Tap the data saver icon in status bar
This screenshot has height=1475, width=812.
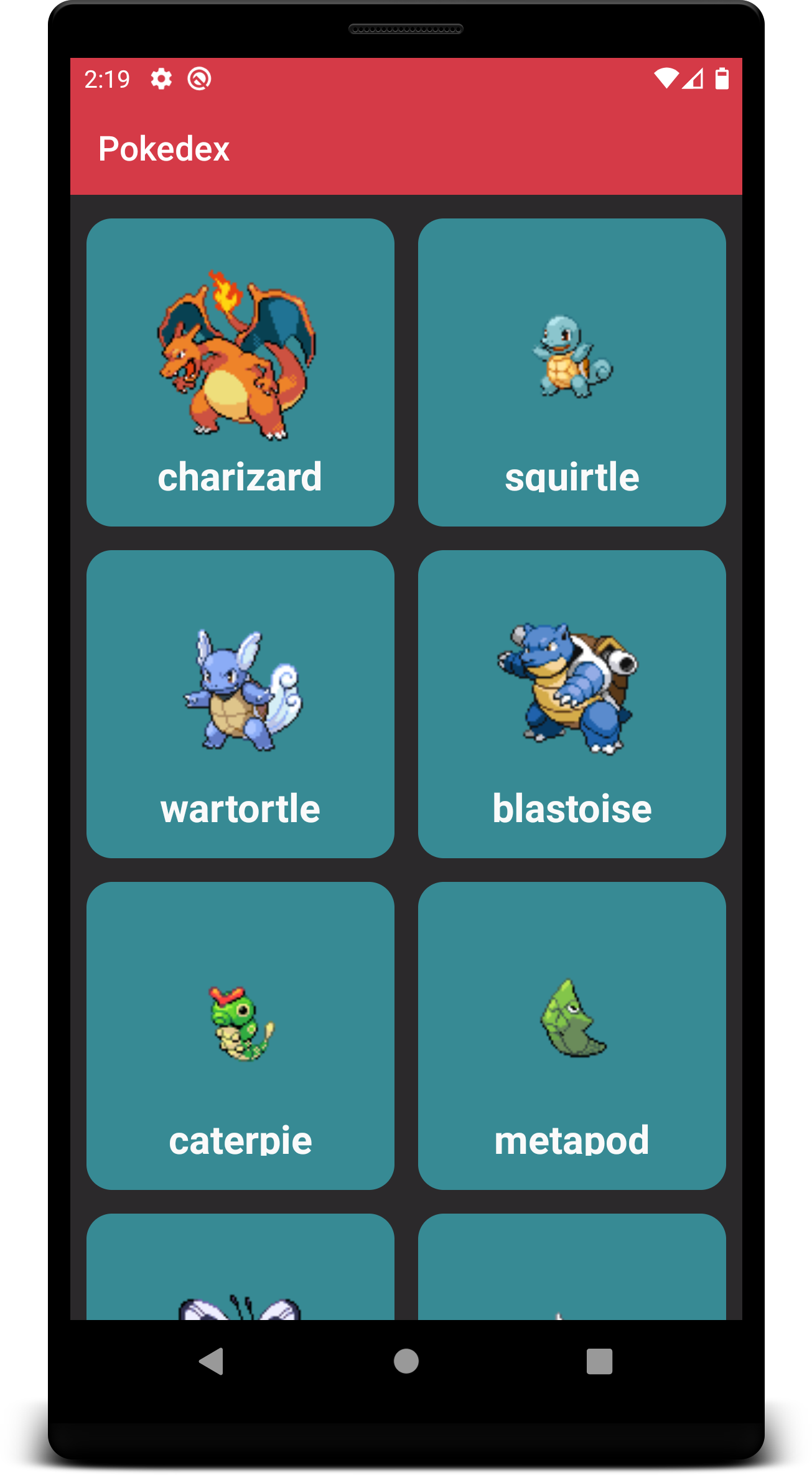pos(200,79)
